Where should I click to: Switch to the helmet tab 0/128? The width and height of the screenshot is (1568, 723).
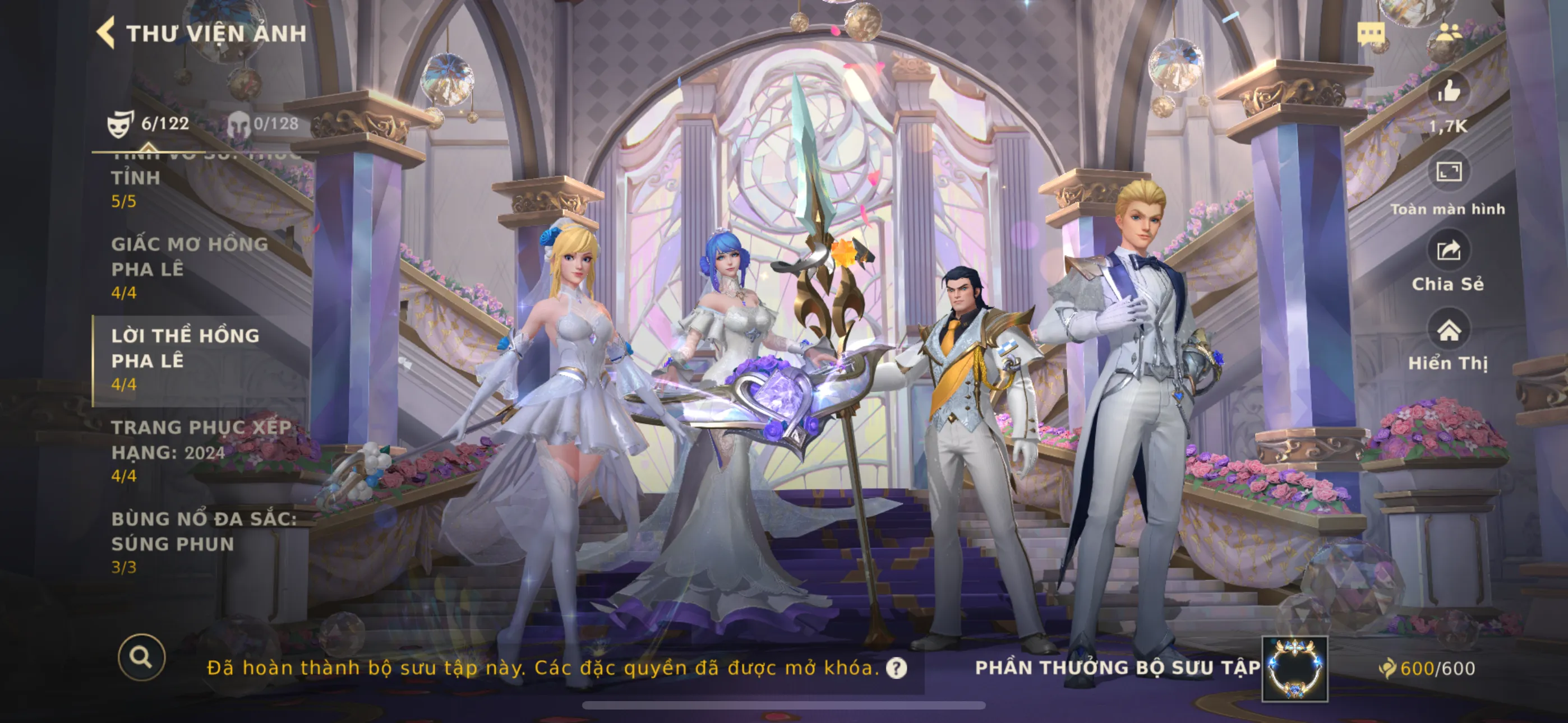pos(263,123)
